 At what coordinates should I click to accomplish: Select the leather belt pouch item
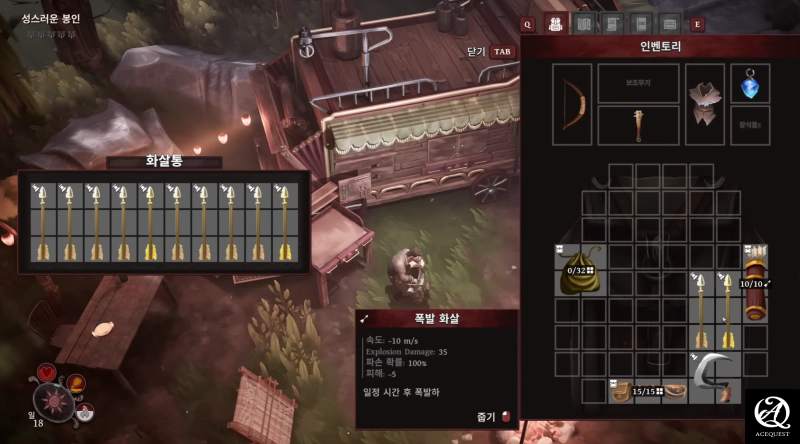point(650,390)
